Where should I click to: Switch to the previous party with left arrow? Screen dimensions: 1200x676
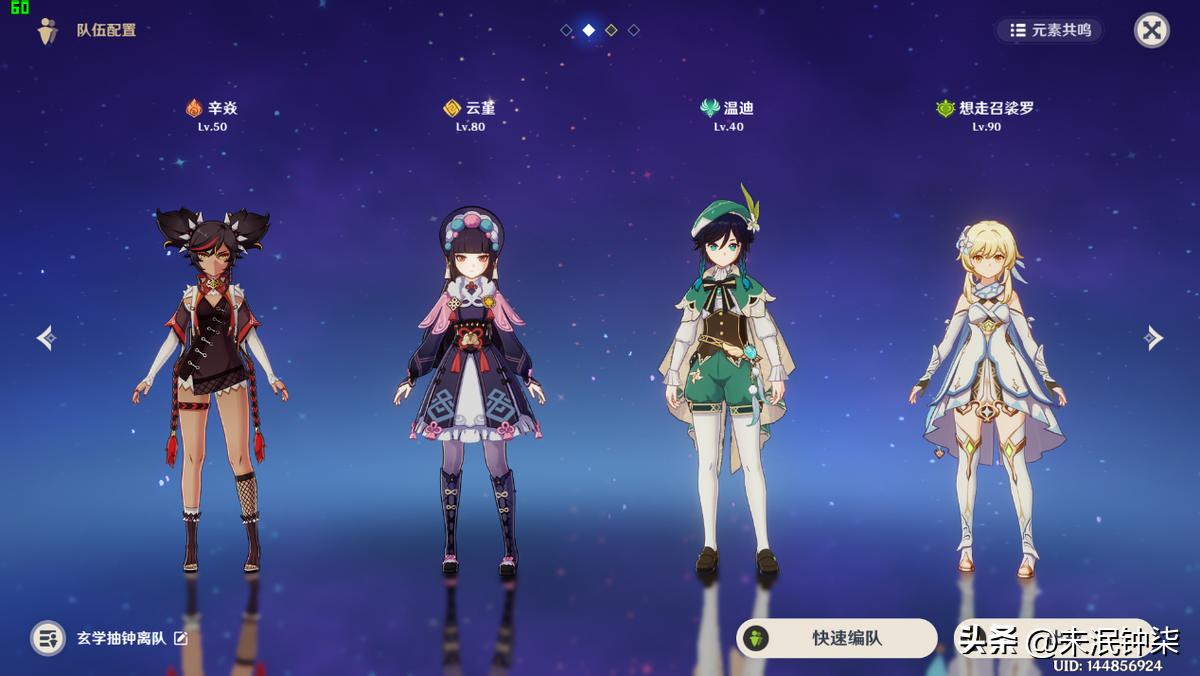pyautogui.click(x=46, y=338)
